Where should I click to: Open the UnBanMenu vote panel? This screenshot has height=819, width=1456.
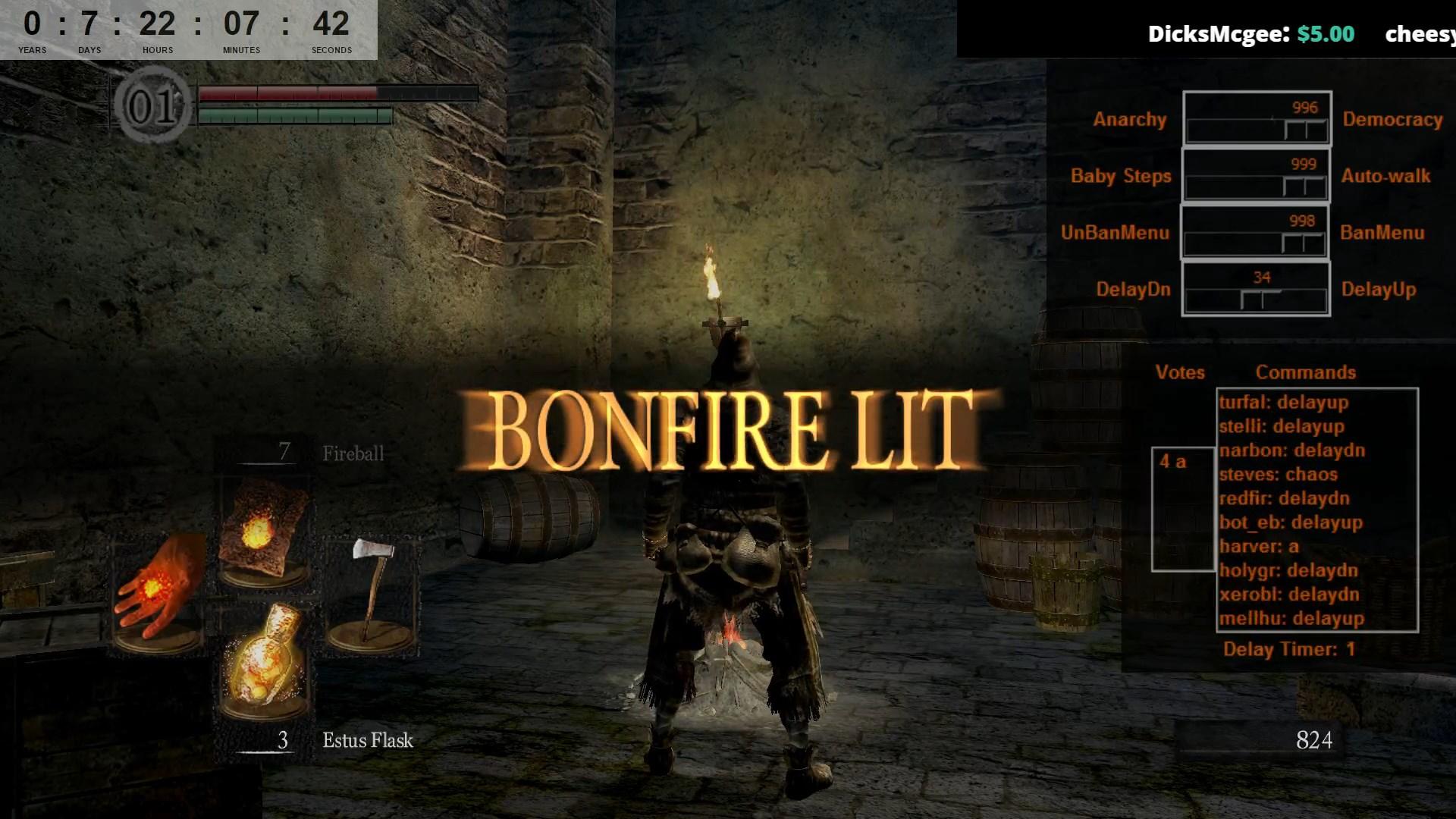[1115, 233]
